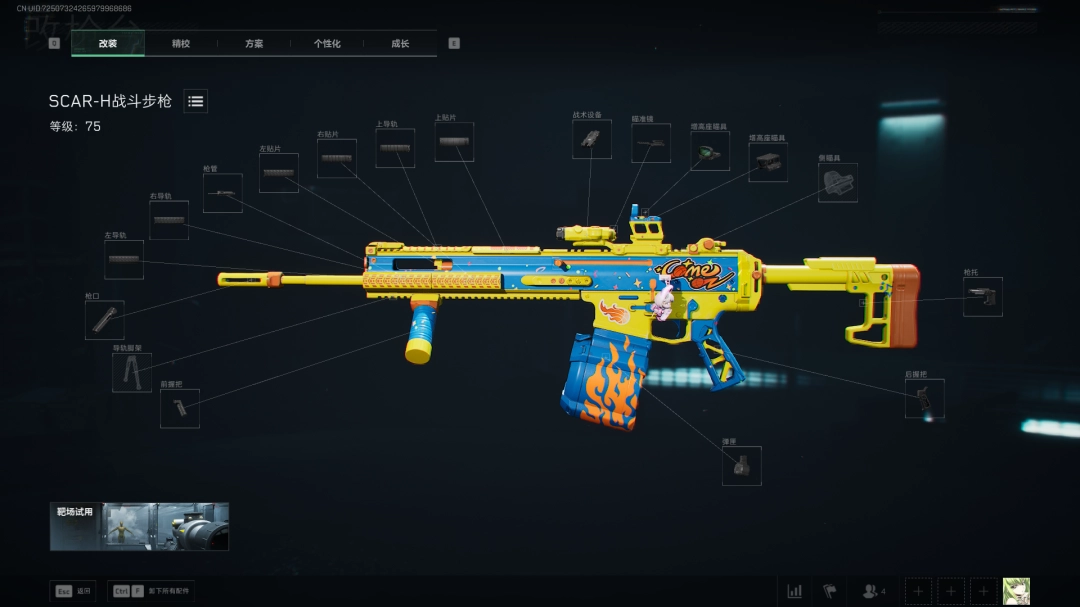The height and width of the screenshot is (607, 1080).
Task: Open the 弹匣 magazine slot
Action: 741,466
